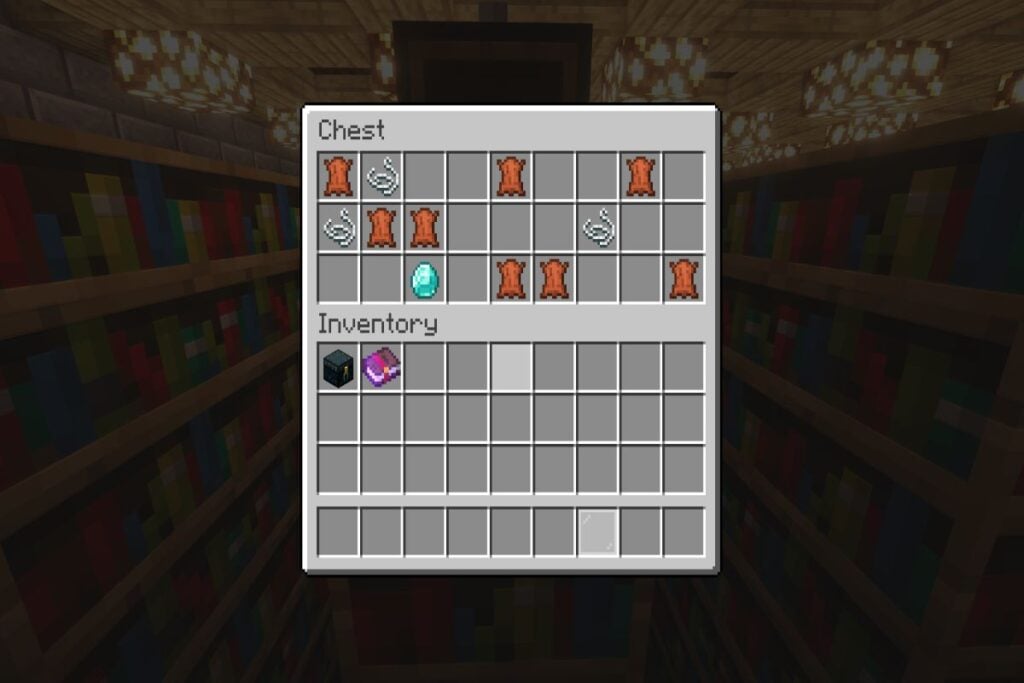Pick up the diamond in the chest
This screenshot has height=683, width=1024.
pos(425,280)
